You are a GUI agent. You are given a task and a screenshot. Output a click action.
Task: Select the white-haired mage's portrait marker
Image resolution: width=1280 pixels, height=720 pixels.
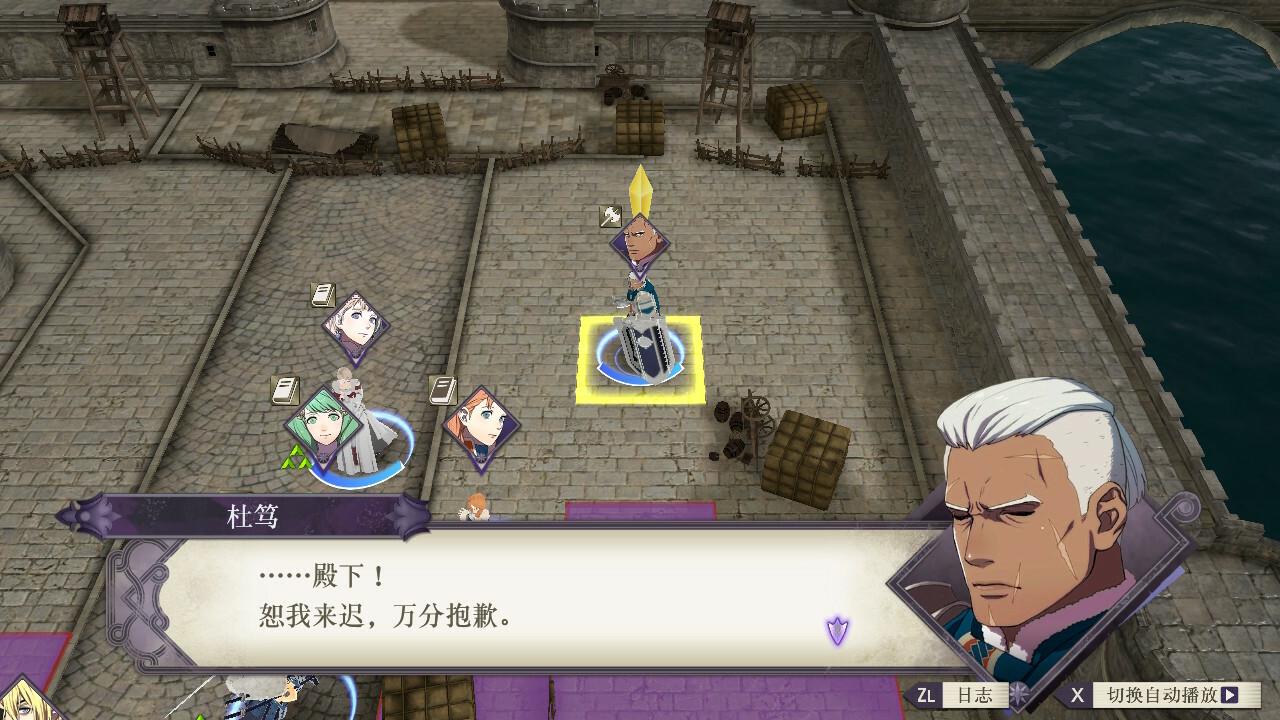355,325
